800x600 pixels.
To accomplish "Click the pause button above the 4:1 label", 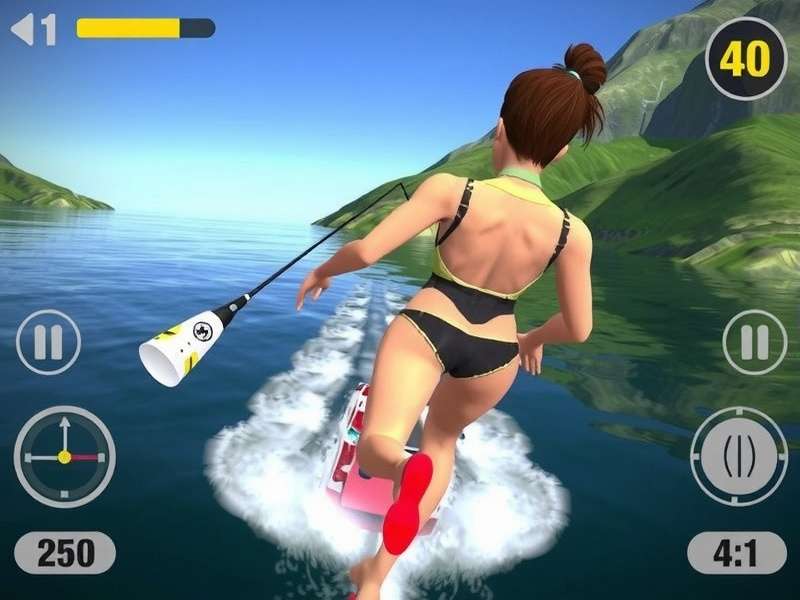I will click(x=755, y=342).
